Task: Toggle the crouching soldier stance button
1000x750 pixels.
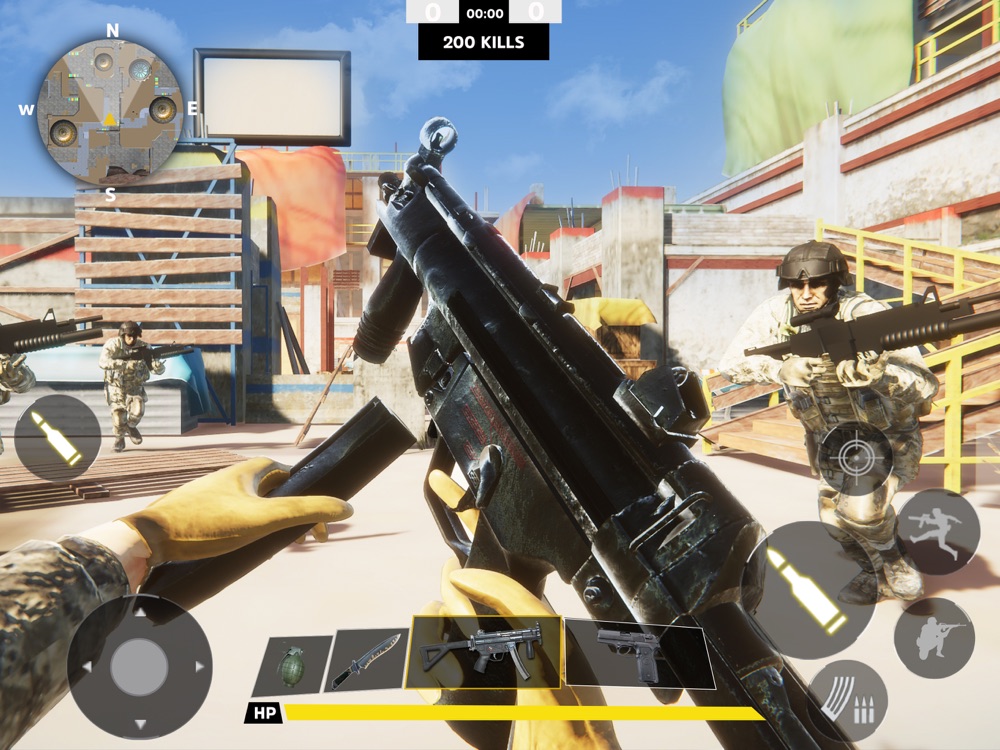Action: coord(934,638)
